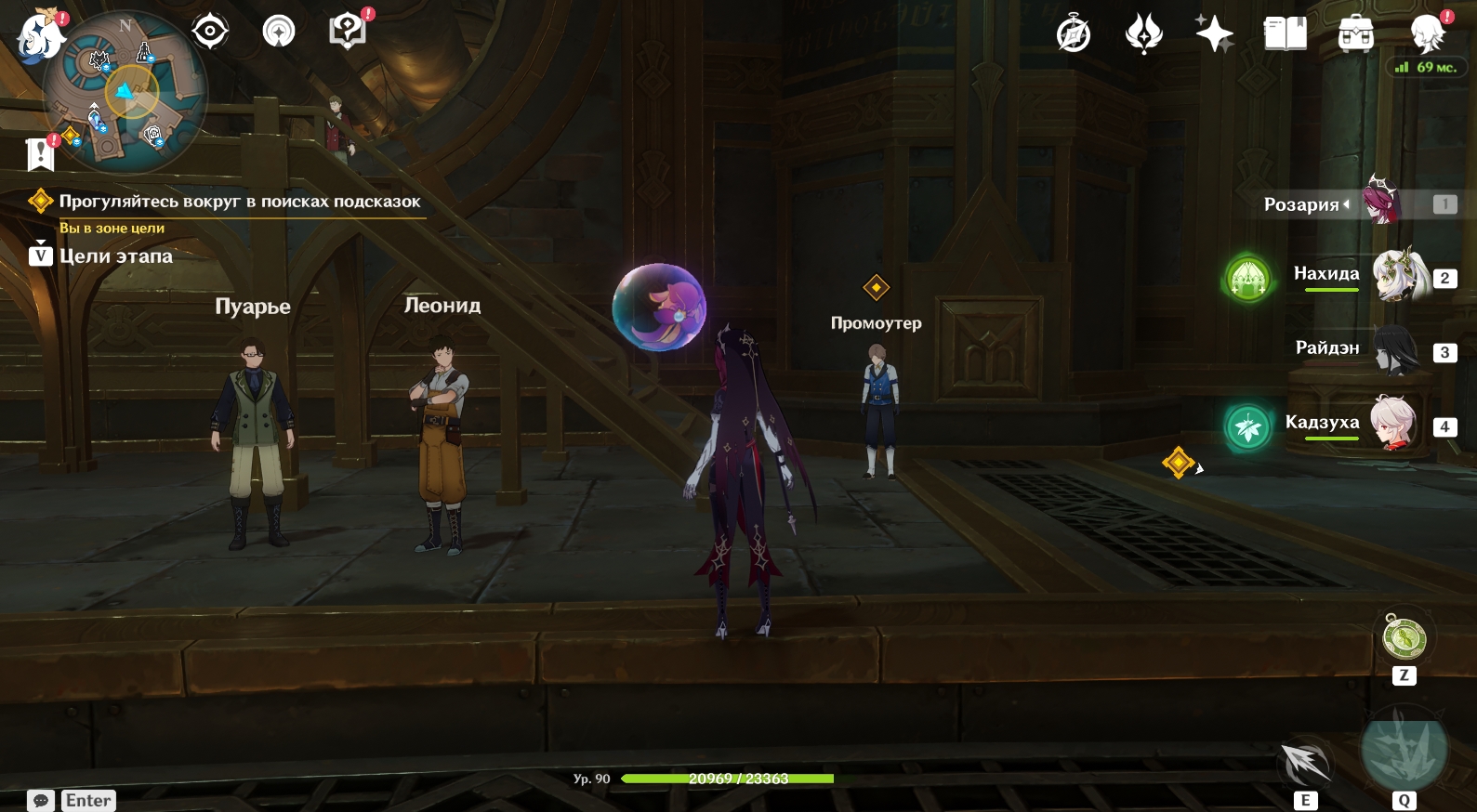This screenshot has height=812, width=1477.
Task: Open the Paimon menu icon
Action: point(39,35)
